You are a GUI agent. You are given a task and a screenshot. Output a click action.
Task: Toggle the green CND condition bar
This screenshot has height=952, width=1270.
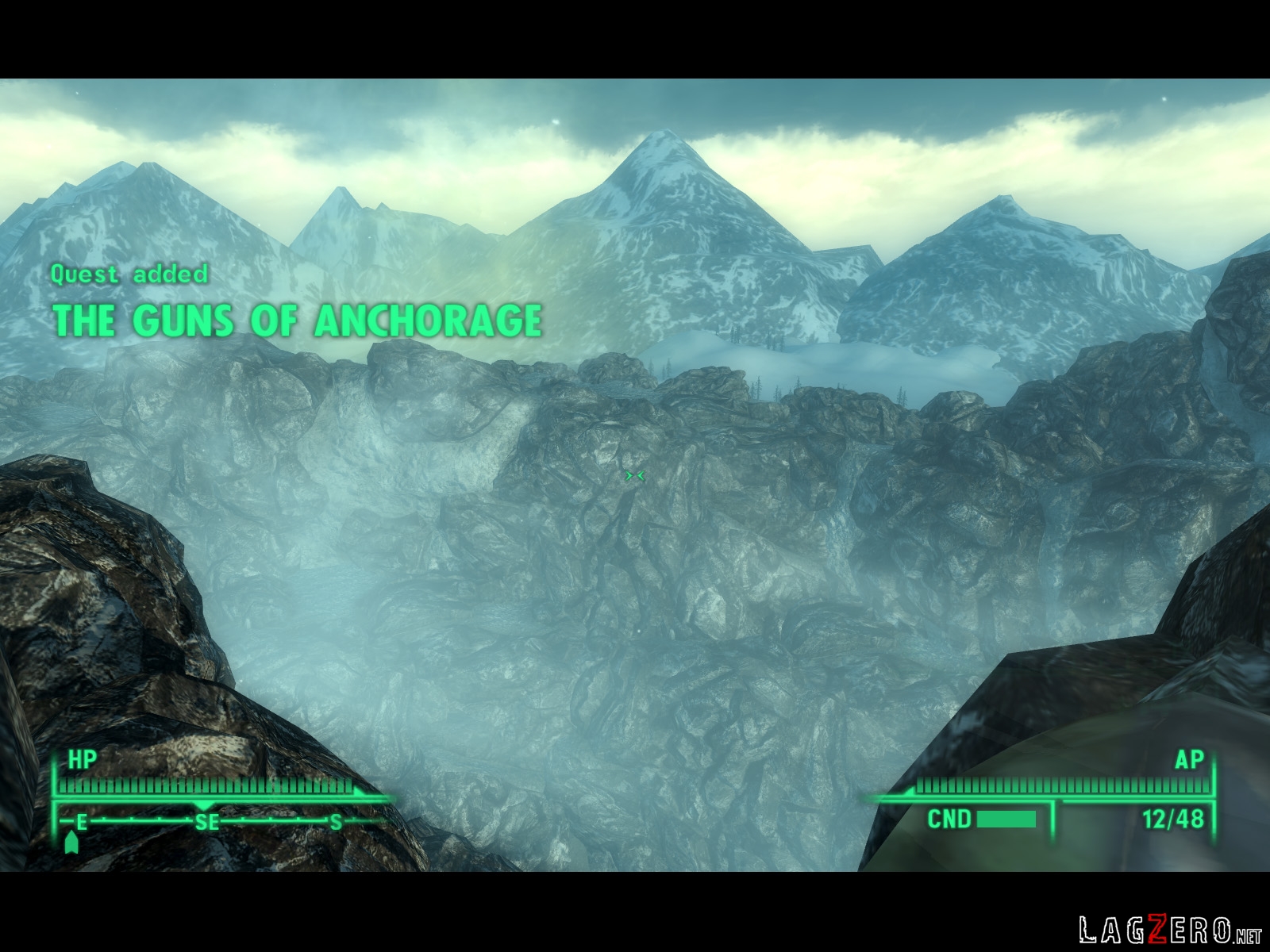point(1006,818)
